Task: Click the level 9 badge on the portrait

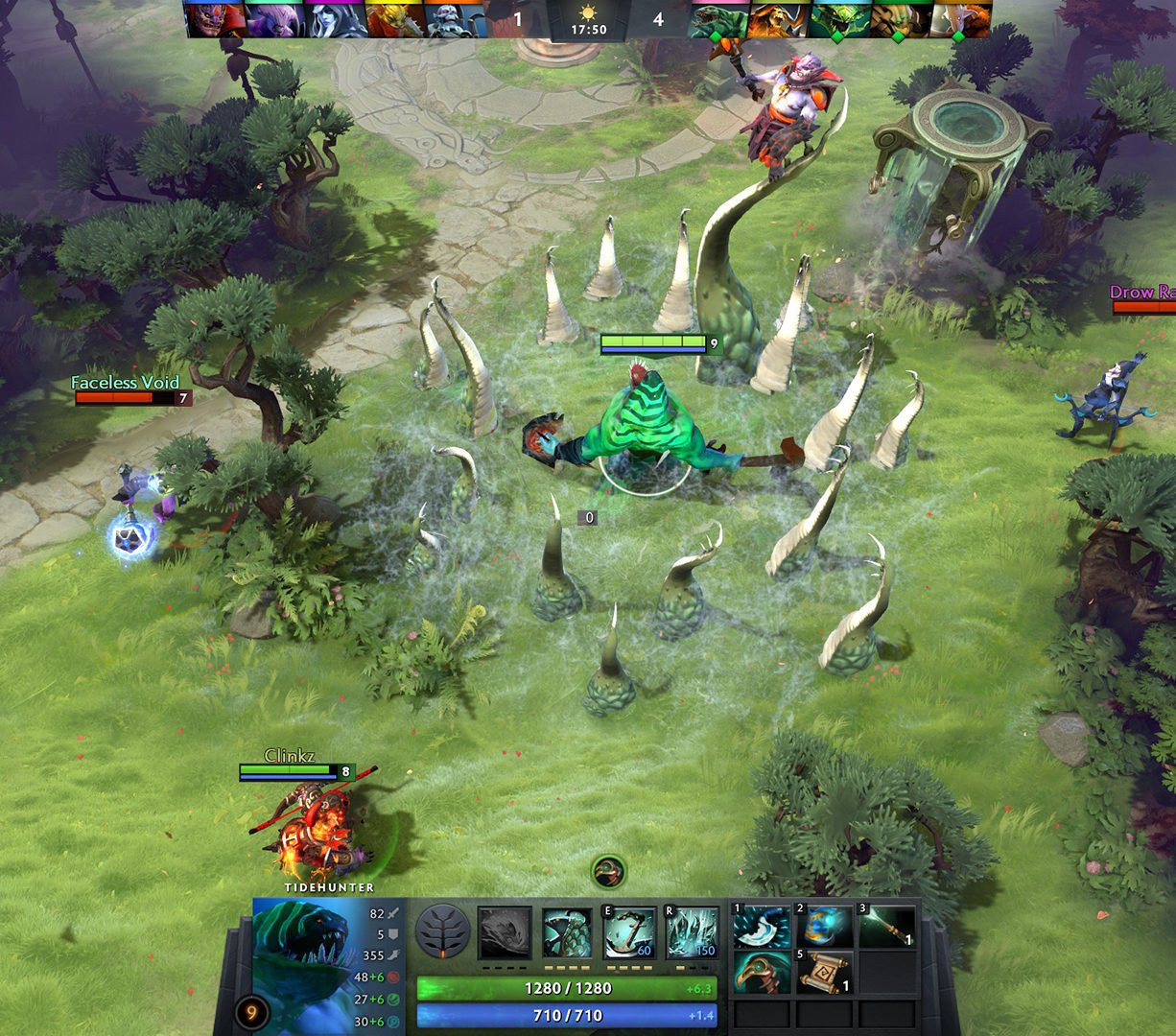Action: click(251, 1011)
